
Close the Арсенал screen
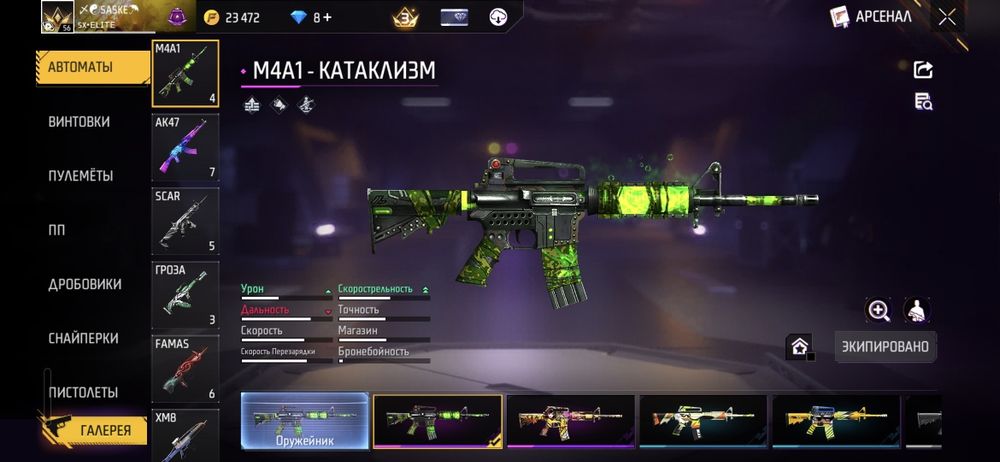pyautogui.click(x=947, y=16)
